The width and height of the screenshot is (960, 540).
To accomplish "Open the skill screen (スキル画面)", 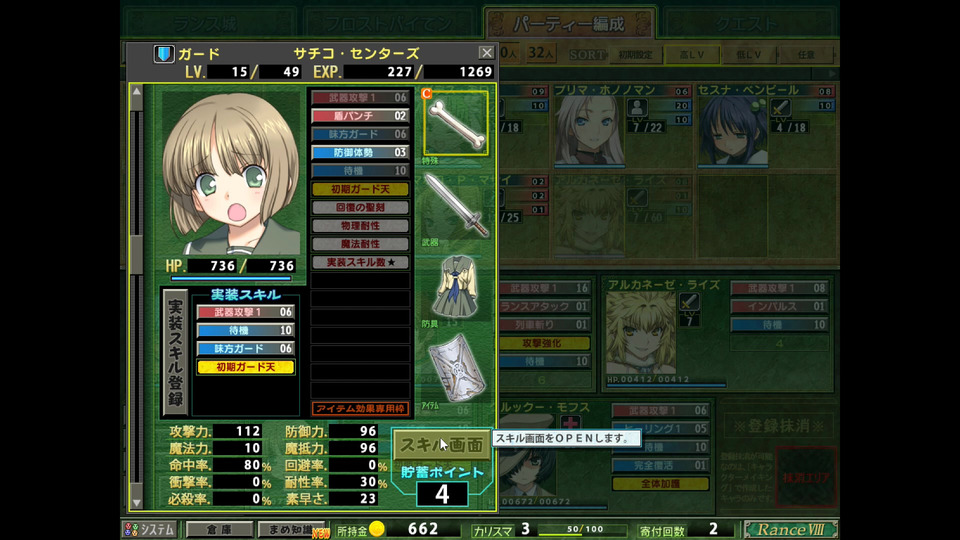I will (440, 444).
